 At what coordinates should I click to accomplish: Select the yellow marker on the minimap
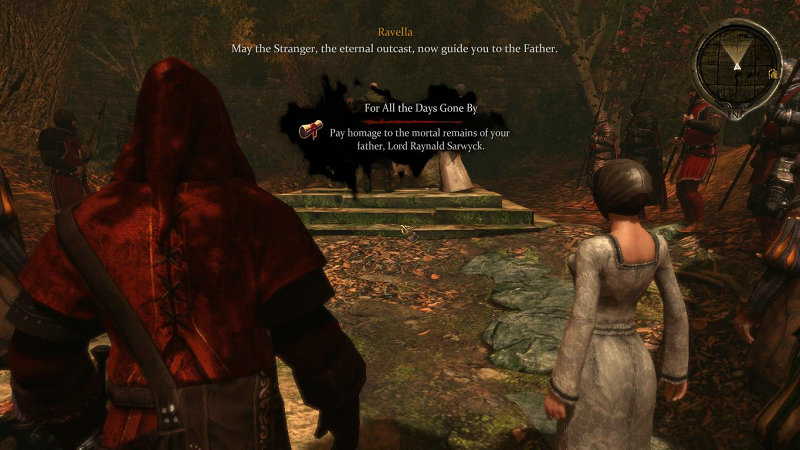coord(773,74)
